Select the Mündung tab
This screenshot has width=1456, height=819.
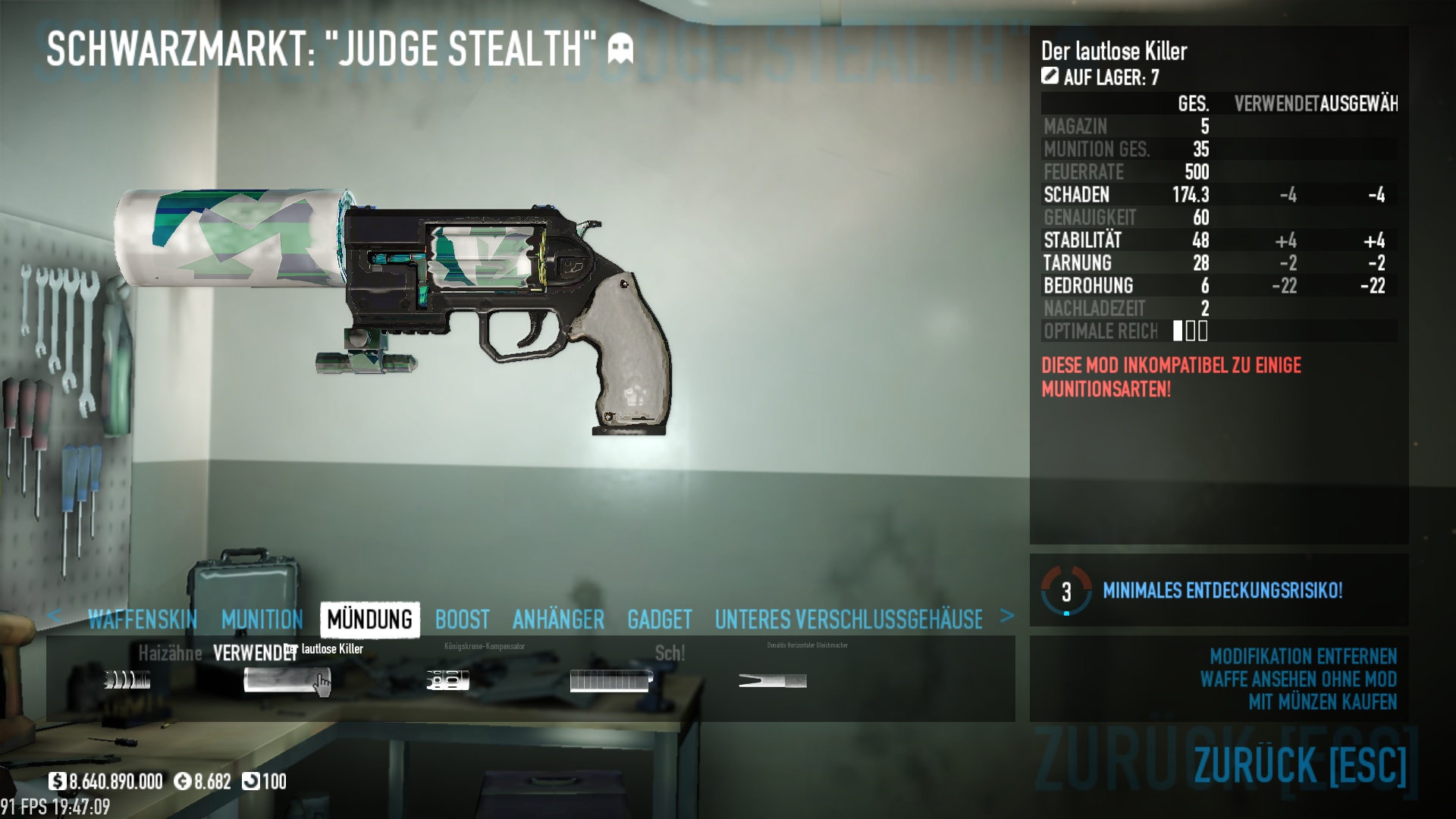(370, 620)
